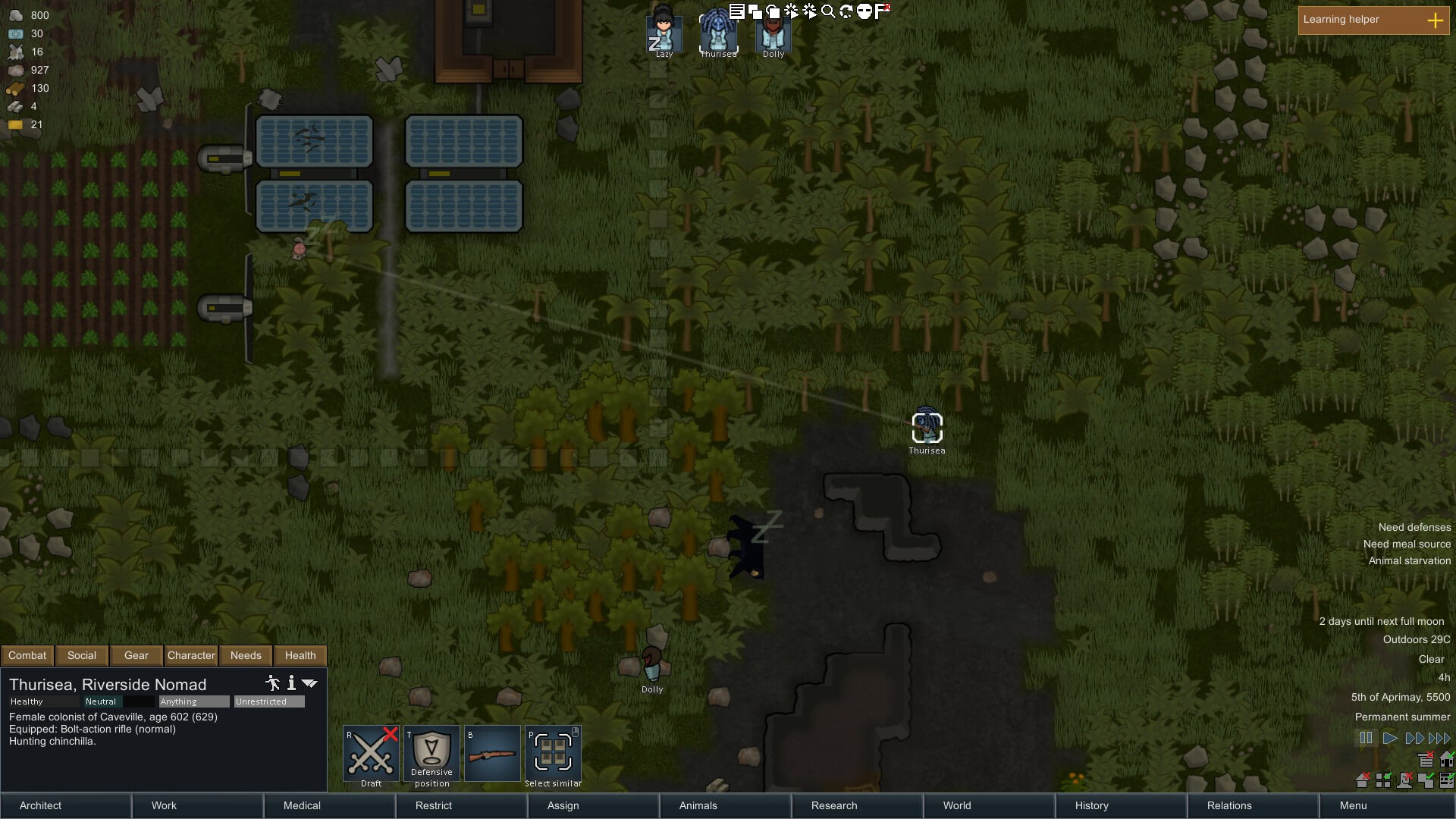Open the main Menu button

1353,805
